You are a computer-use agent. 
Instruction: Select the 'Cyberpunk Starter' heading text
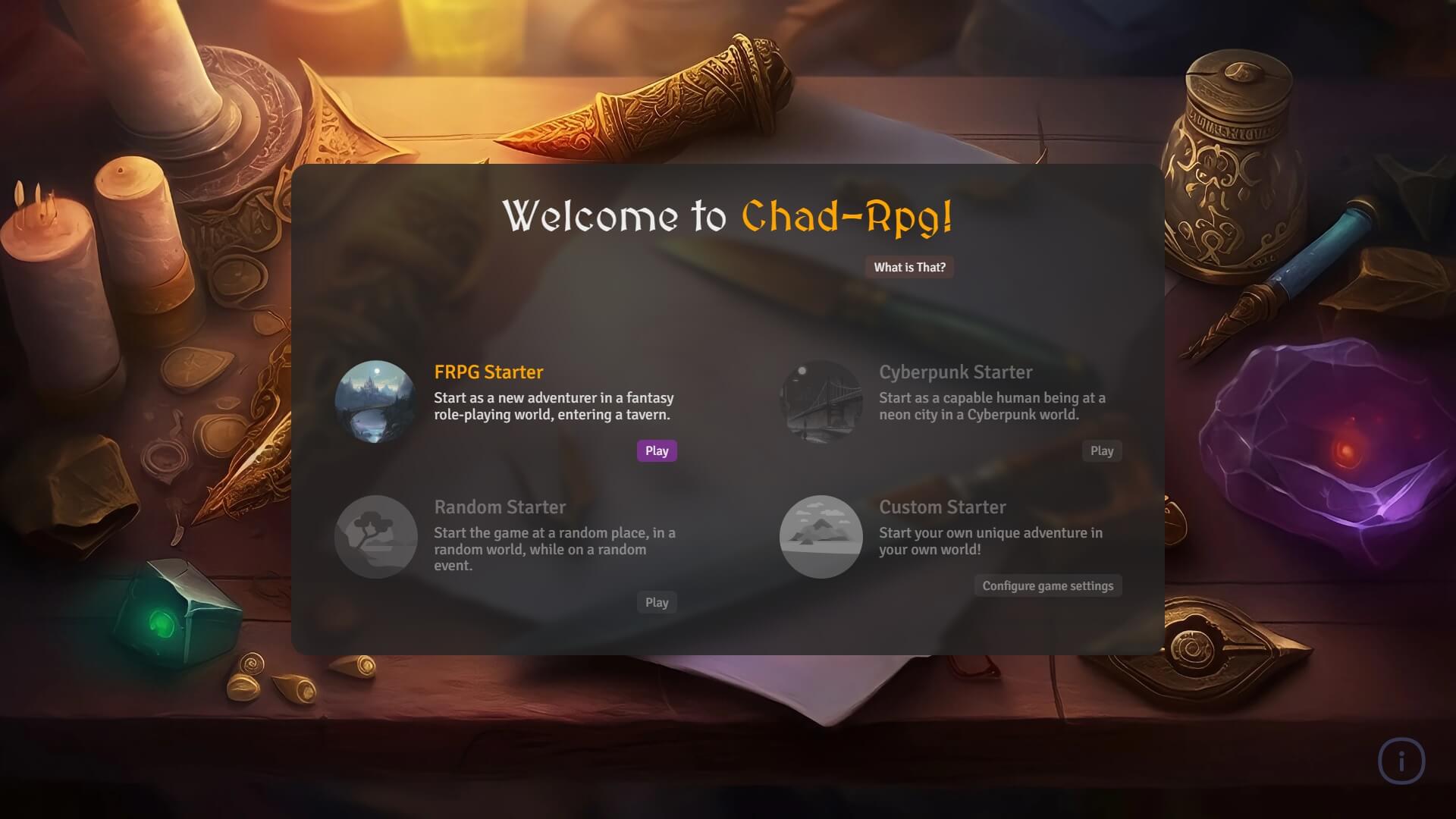(955, 372)
